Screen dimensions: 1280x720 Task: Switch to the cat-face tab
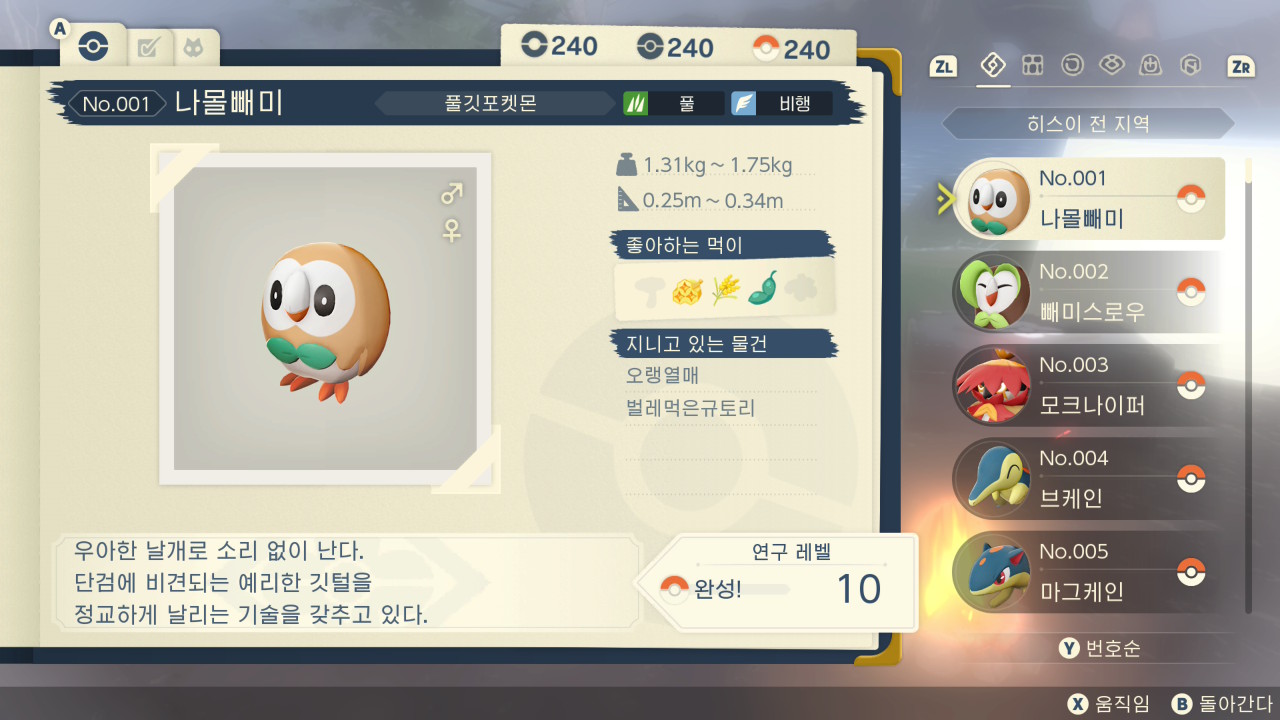(x=191, y=46)
